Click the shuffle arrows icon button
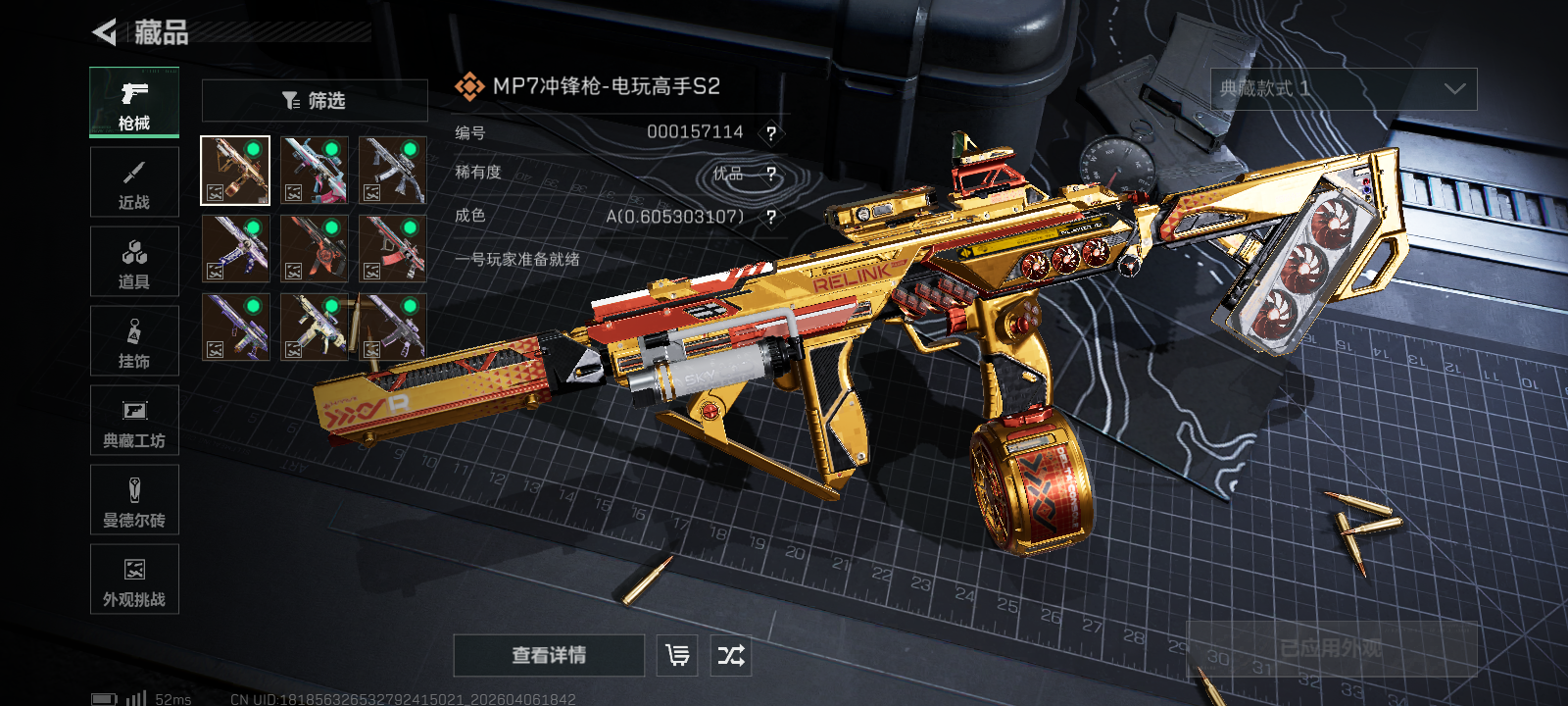 click(x=731, y=655)
